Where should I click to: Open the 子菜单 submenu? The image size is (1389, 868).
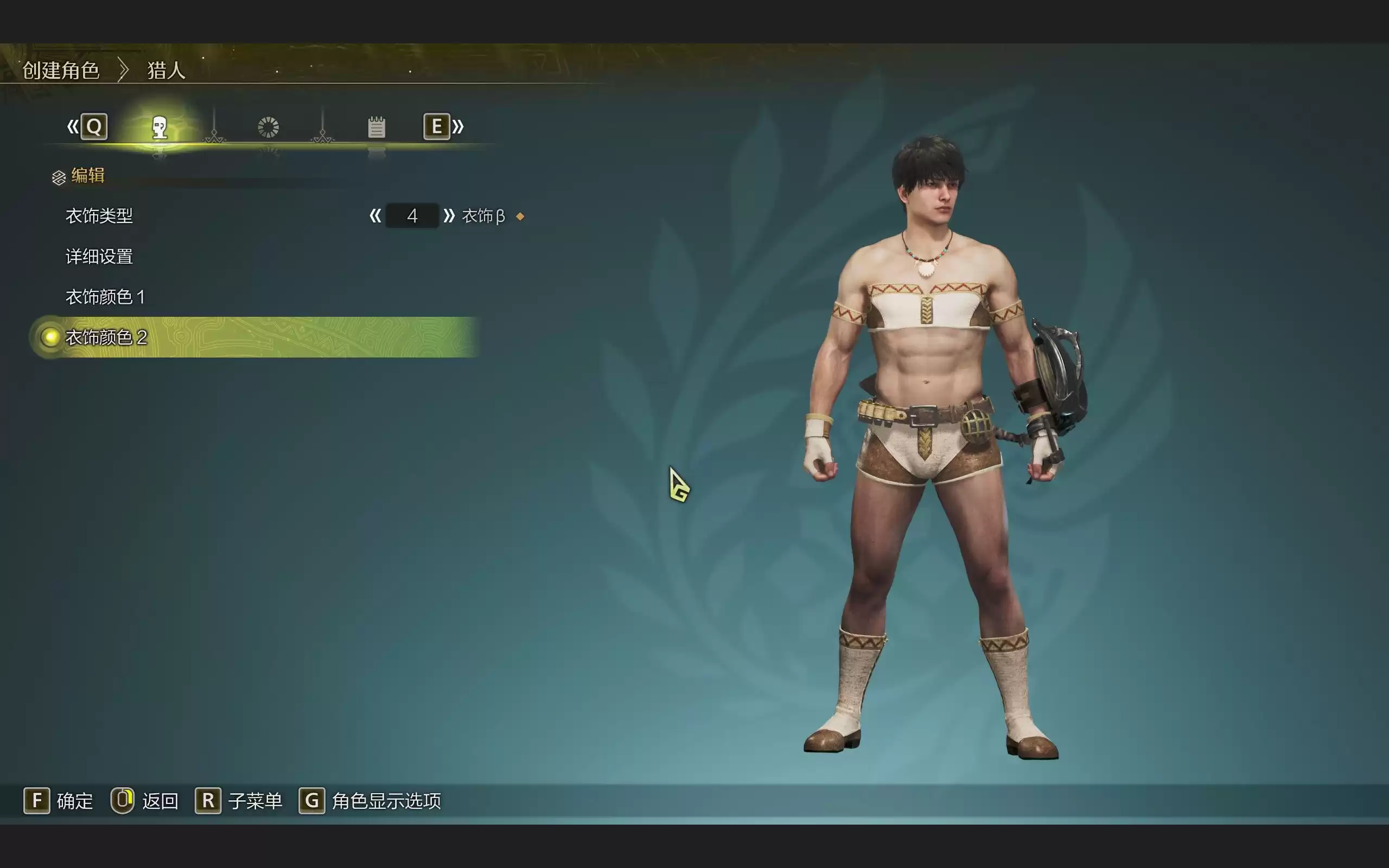tap(239, 801)
